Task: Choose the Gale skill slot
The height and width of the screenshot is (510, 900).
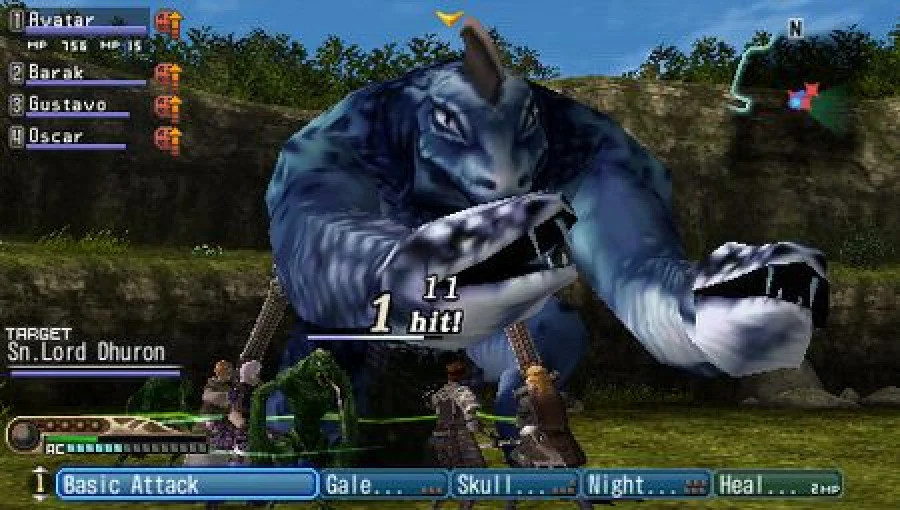Action: pyautogui.click(x=384, y=485)
